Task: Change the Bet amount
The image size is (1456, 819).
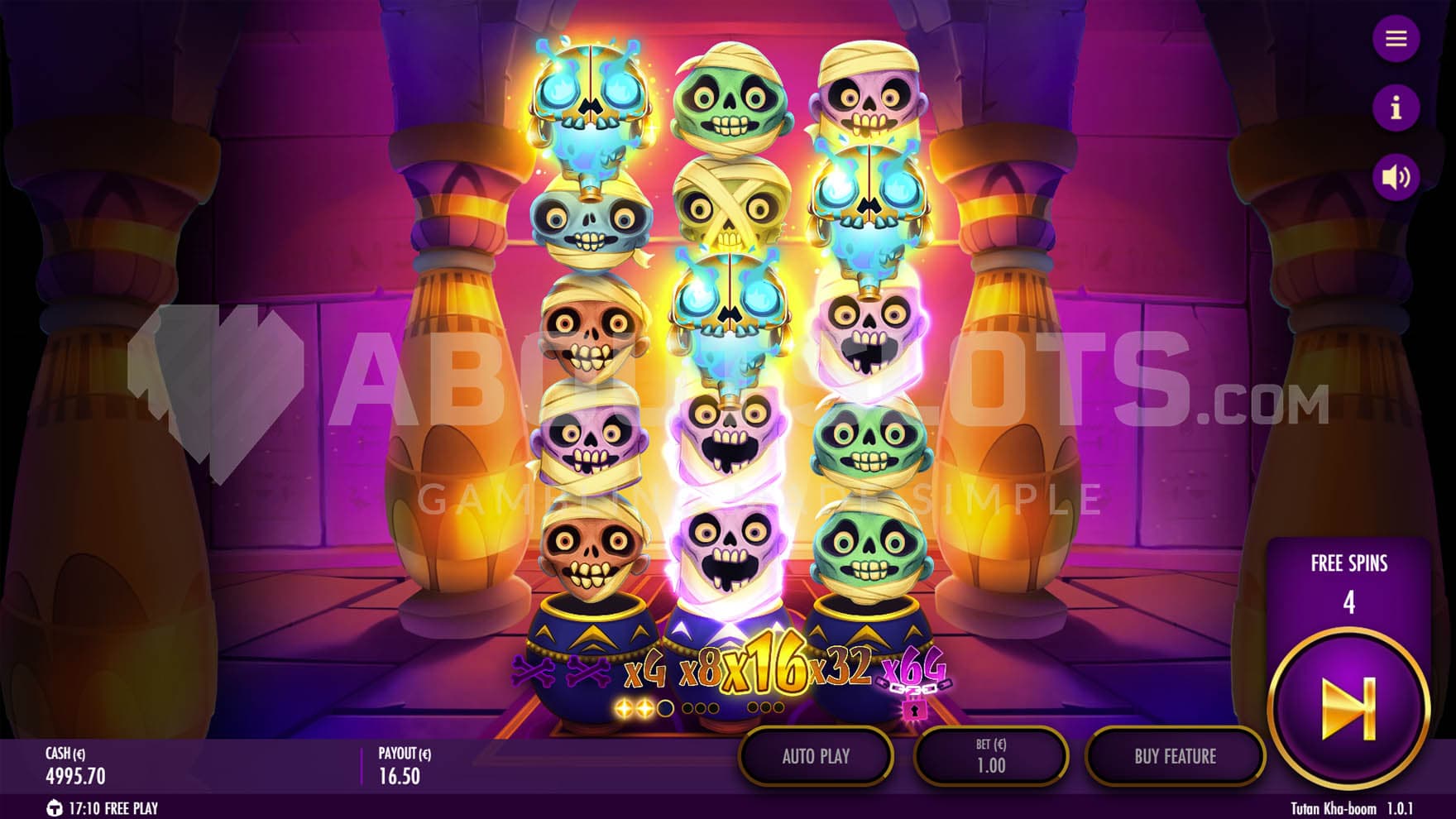Action: pyautogui.click(x=990, y=756)
